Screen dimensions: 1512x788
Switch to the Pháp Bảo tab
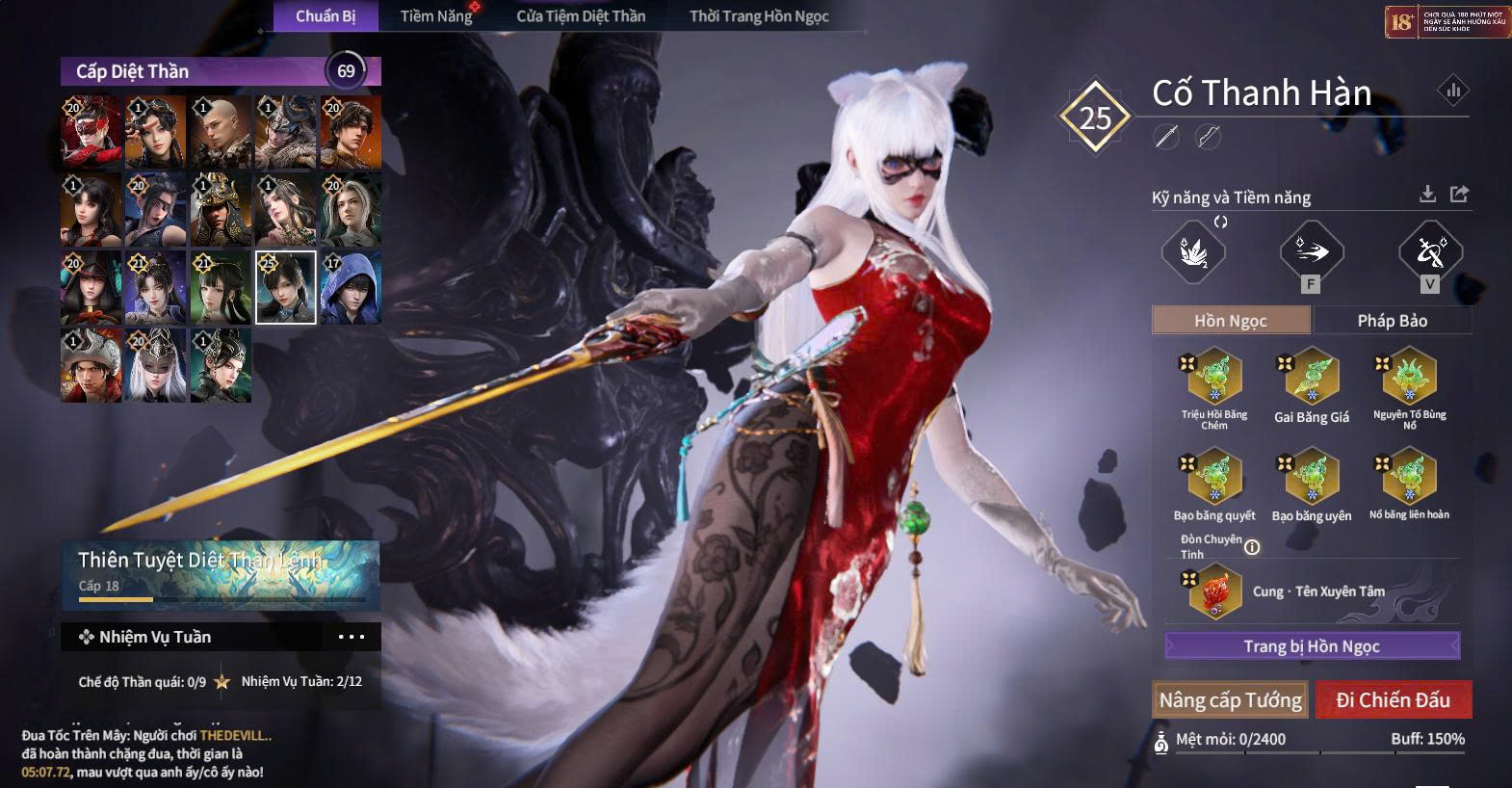click(1392, 321)
